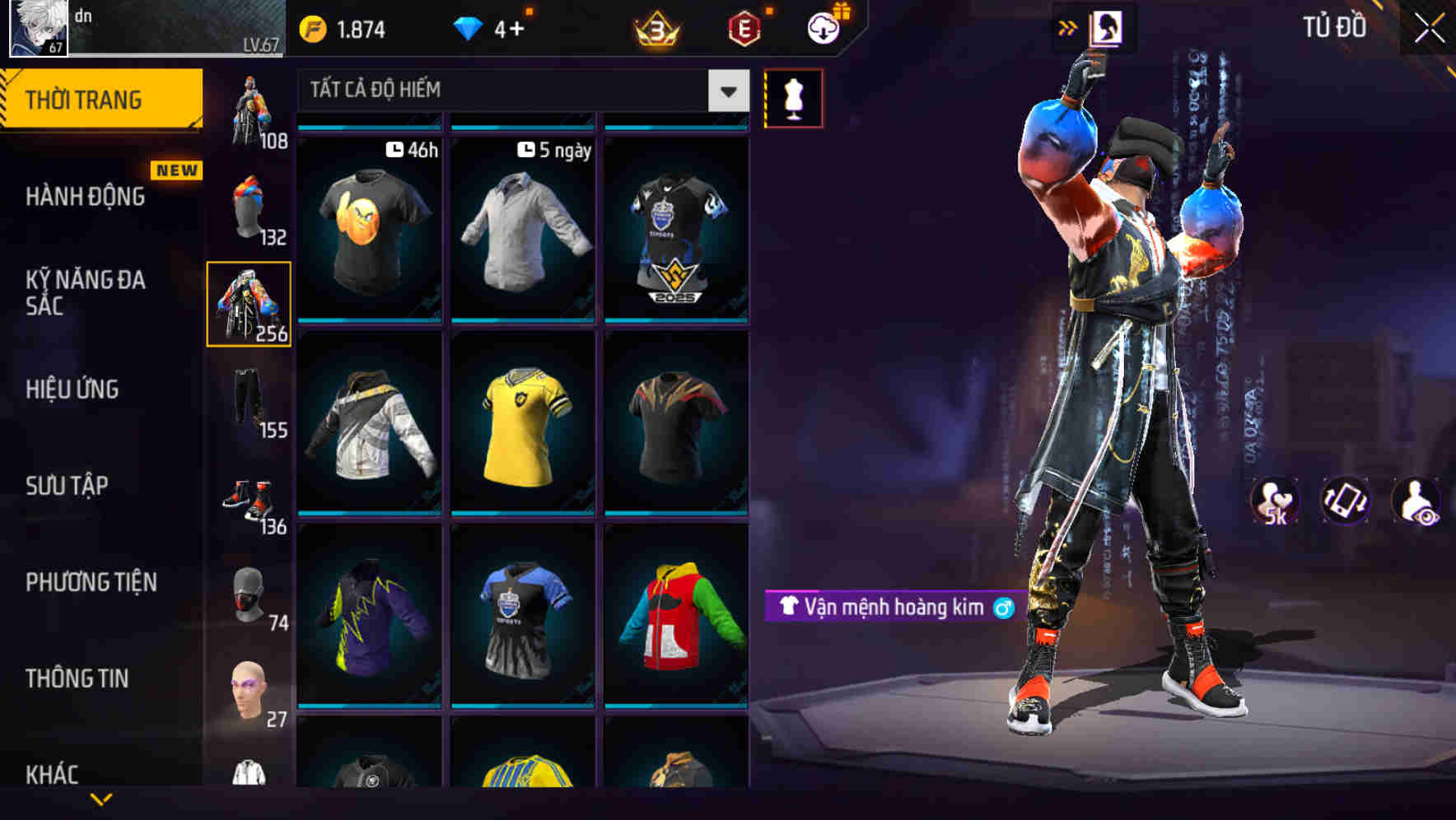This screenshot has height=820, width=1456.
Task: Open the PHƯƠNG TIỆN section
Action: click(91, 580)
